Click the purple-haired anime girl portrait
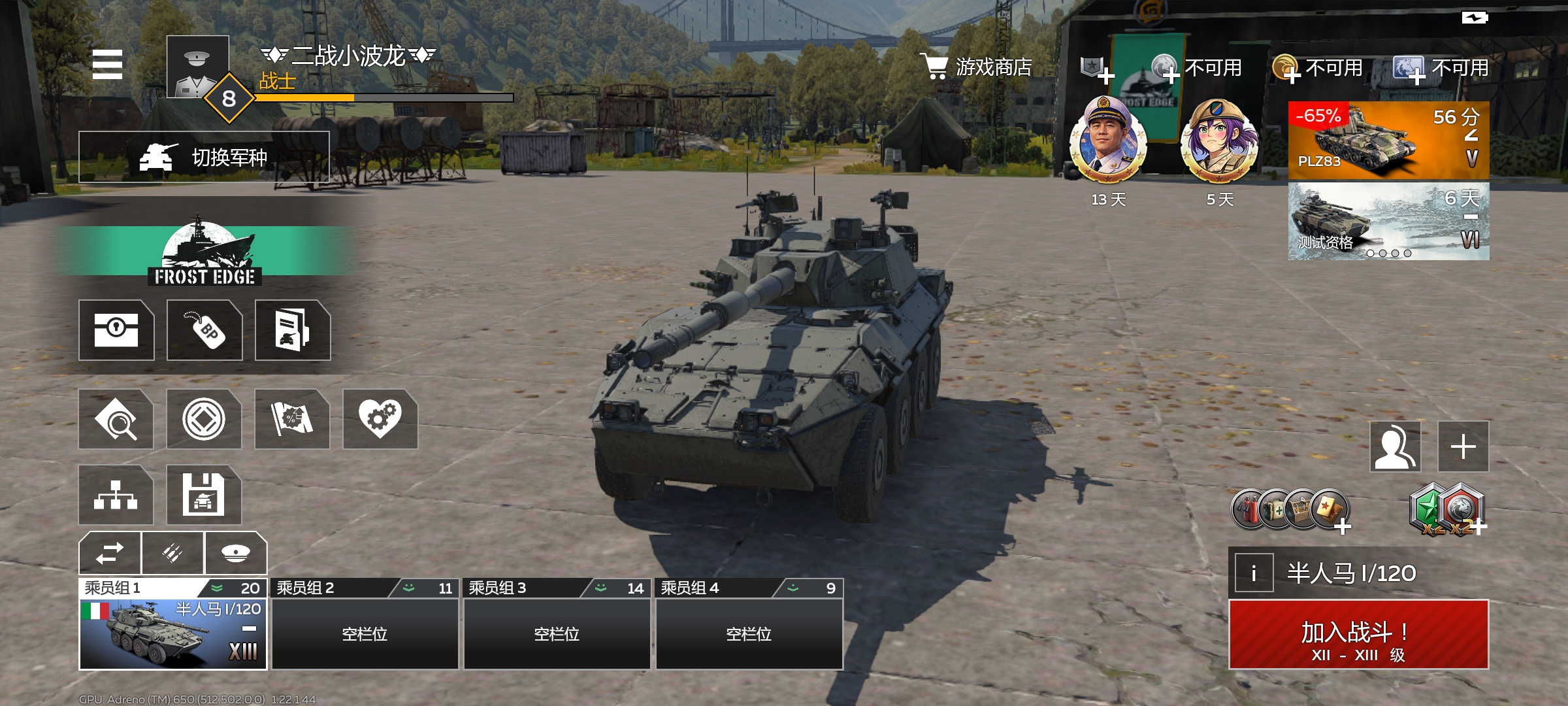 click(1219, 139)
